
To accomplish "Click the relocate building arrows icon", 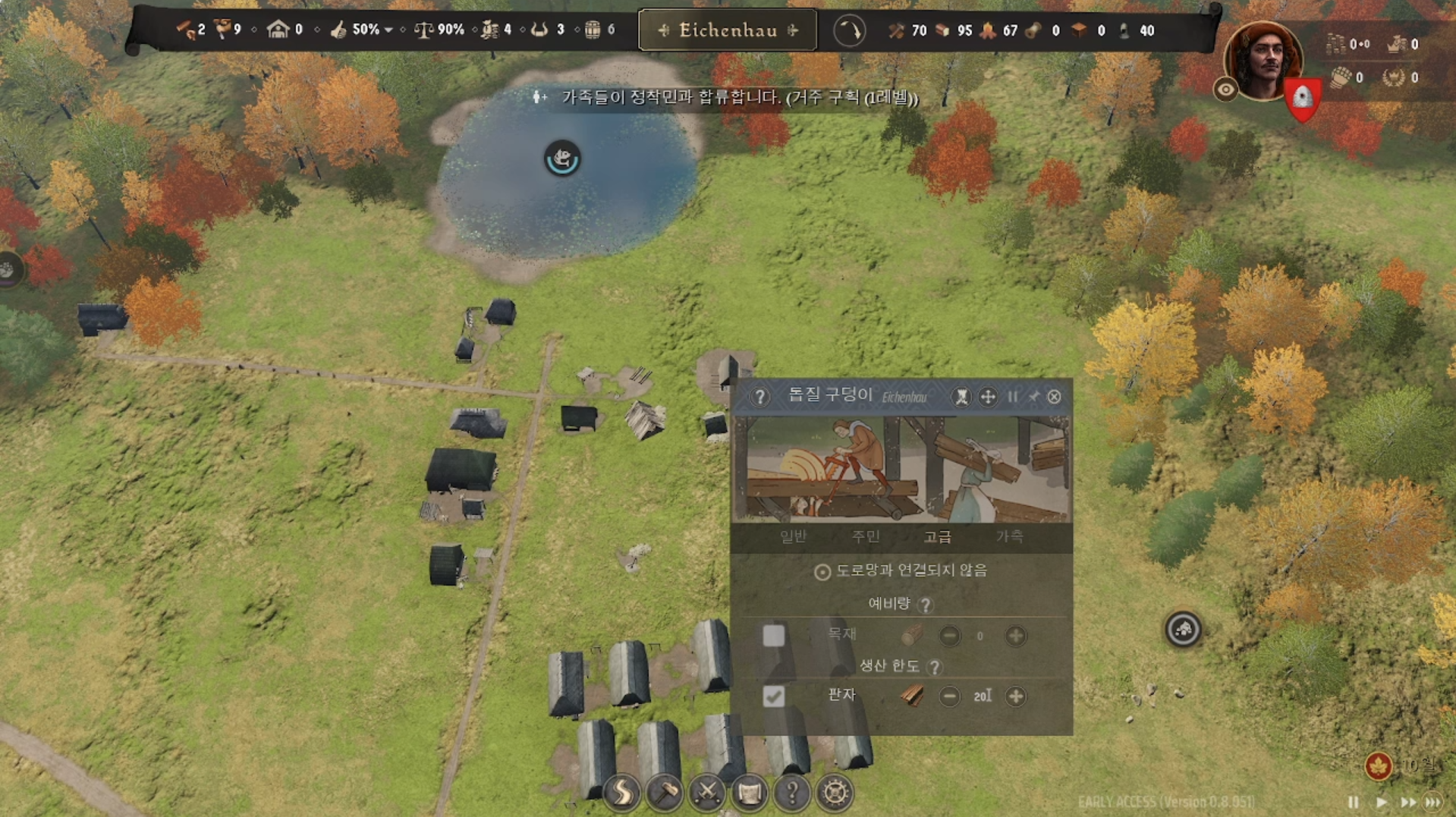I will point(987,397).
